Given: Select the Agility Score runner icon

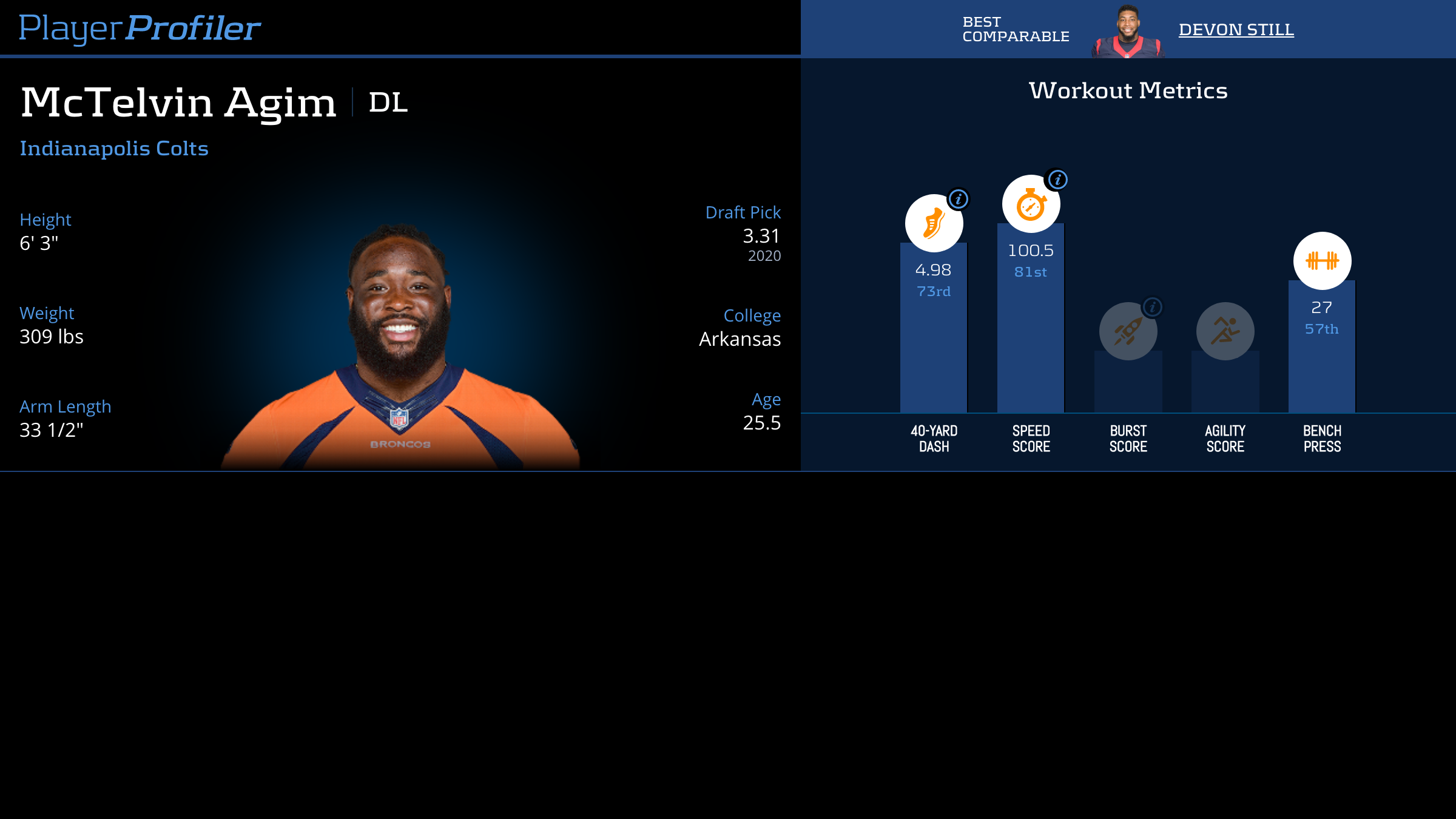Looking at the screenshot, I should pyautogui.click(x=1225, y=331).
